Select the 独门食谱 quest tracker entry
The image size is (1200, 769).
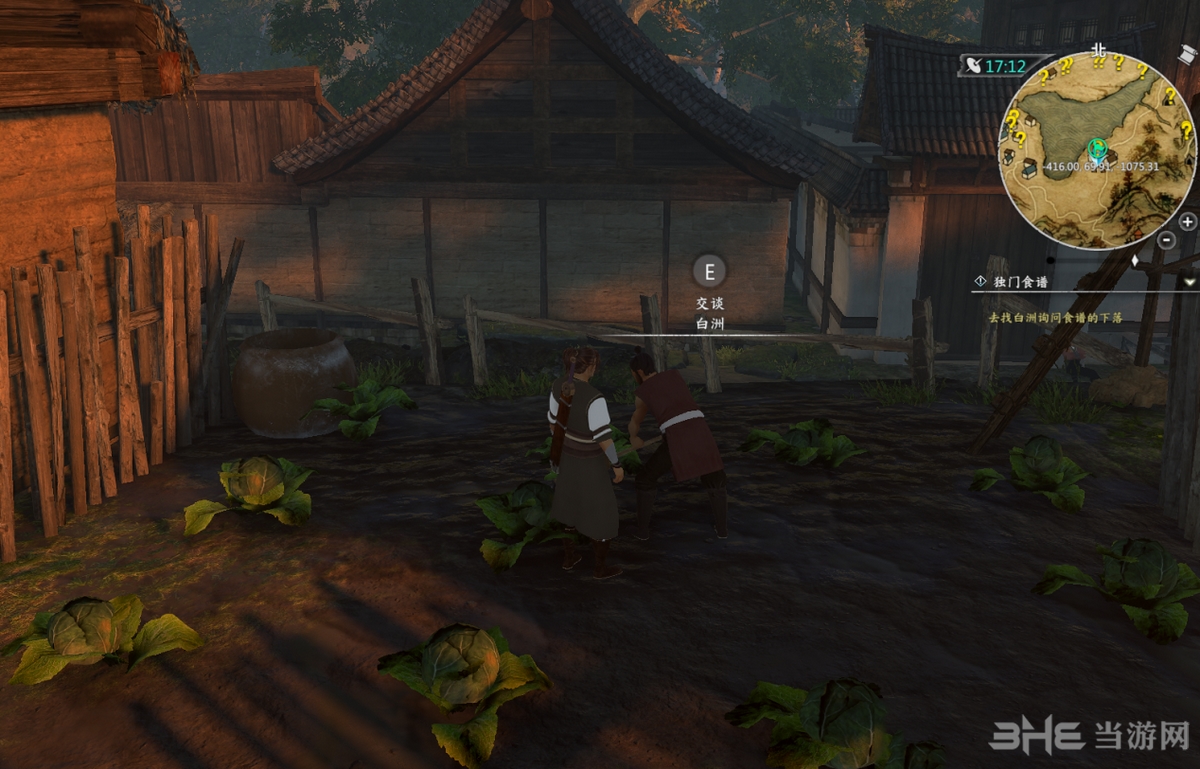tap(1020, 283)
